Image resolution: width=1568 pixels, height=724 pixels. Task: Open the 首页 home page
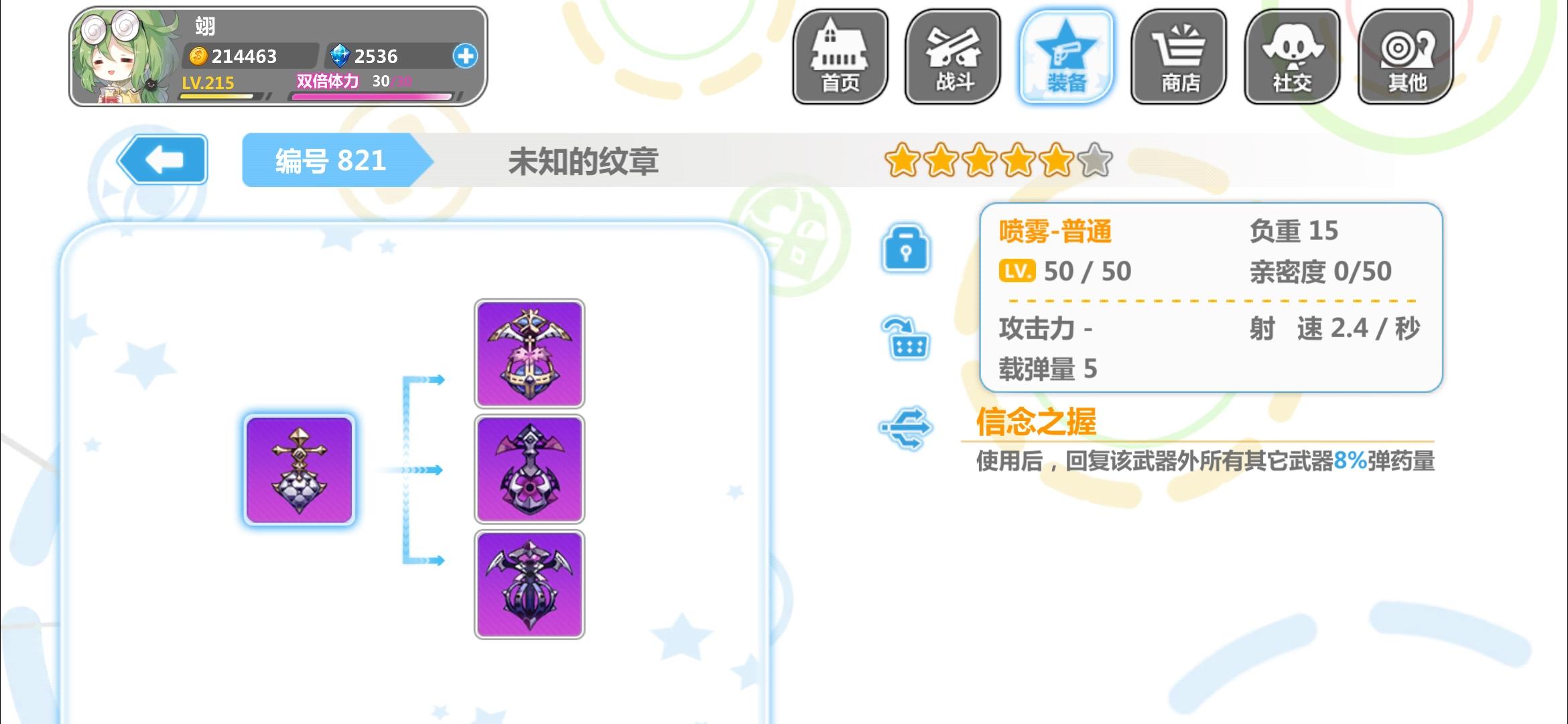pyautogui.click(x=841, y=56)
